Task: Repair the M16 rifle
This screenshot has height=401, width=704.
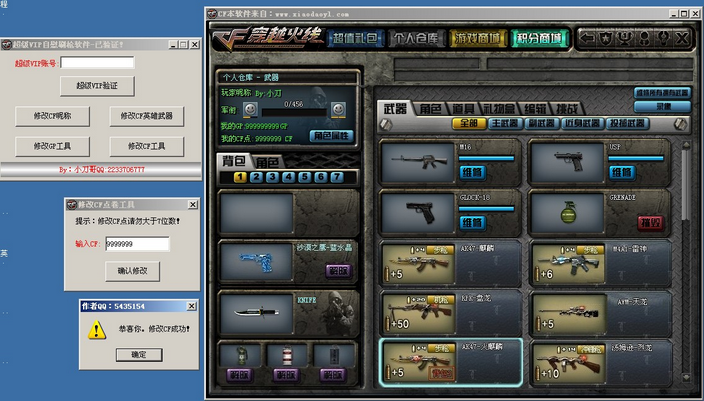Action: [471, 171]
